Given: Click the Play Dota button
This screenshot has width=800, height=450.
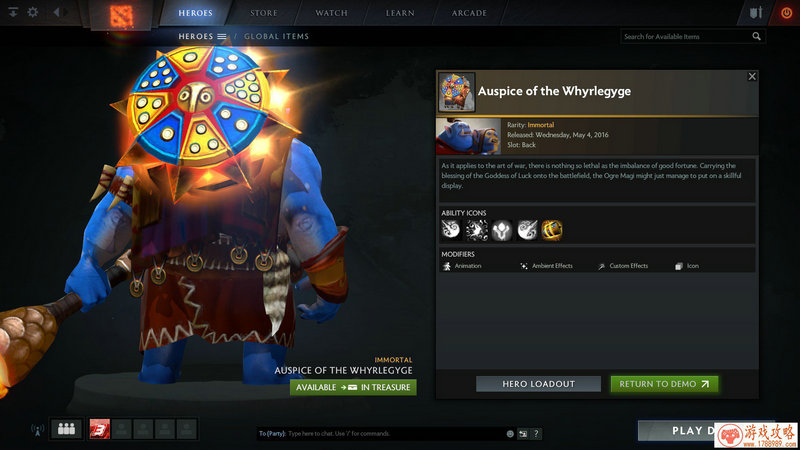Looking at the screenshot, I should (x=690, y=431).
